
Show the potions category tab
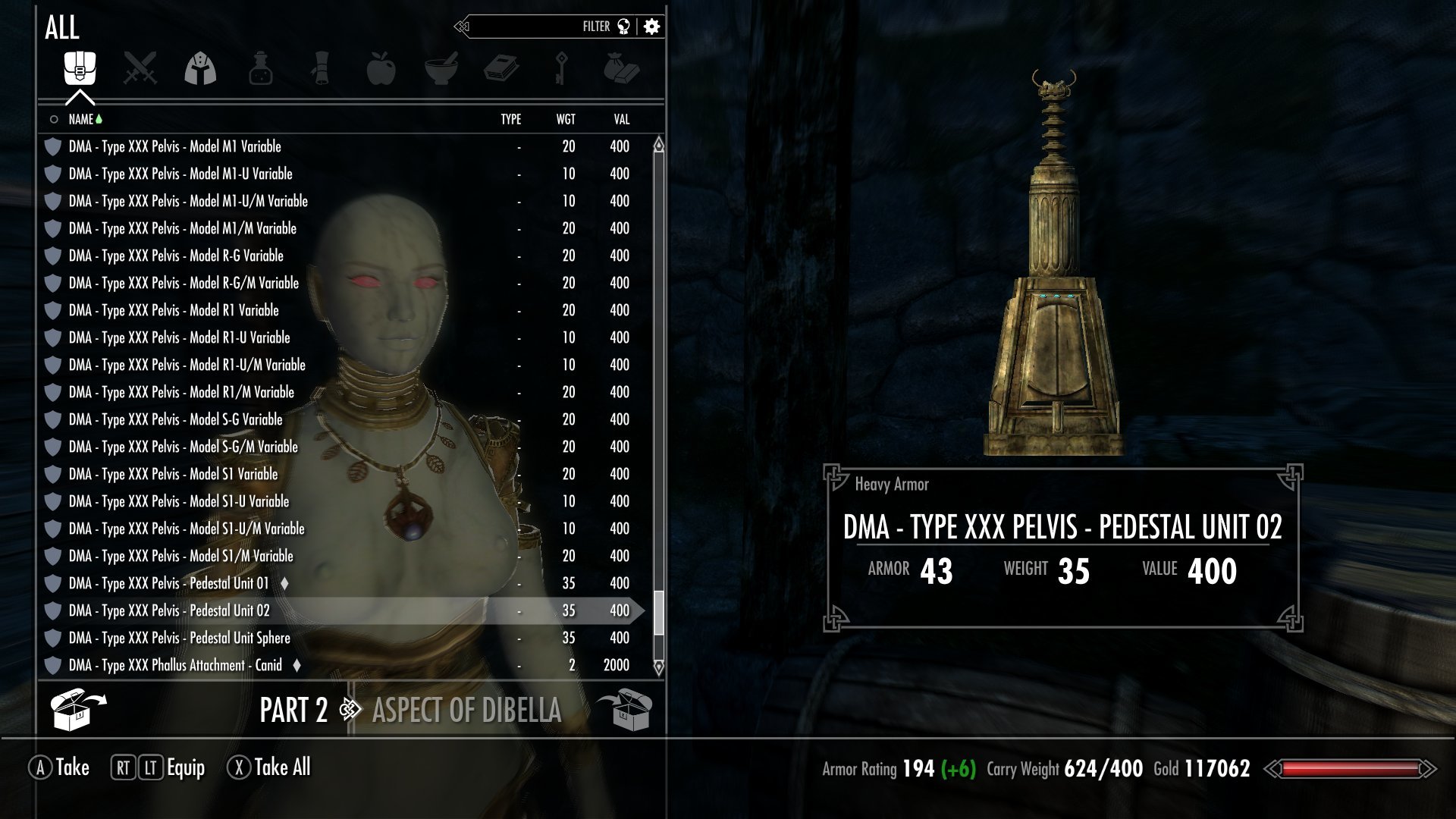tap(260, 69)
